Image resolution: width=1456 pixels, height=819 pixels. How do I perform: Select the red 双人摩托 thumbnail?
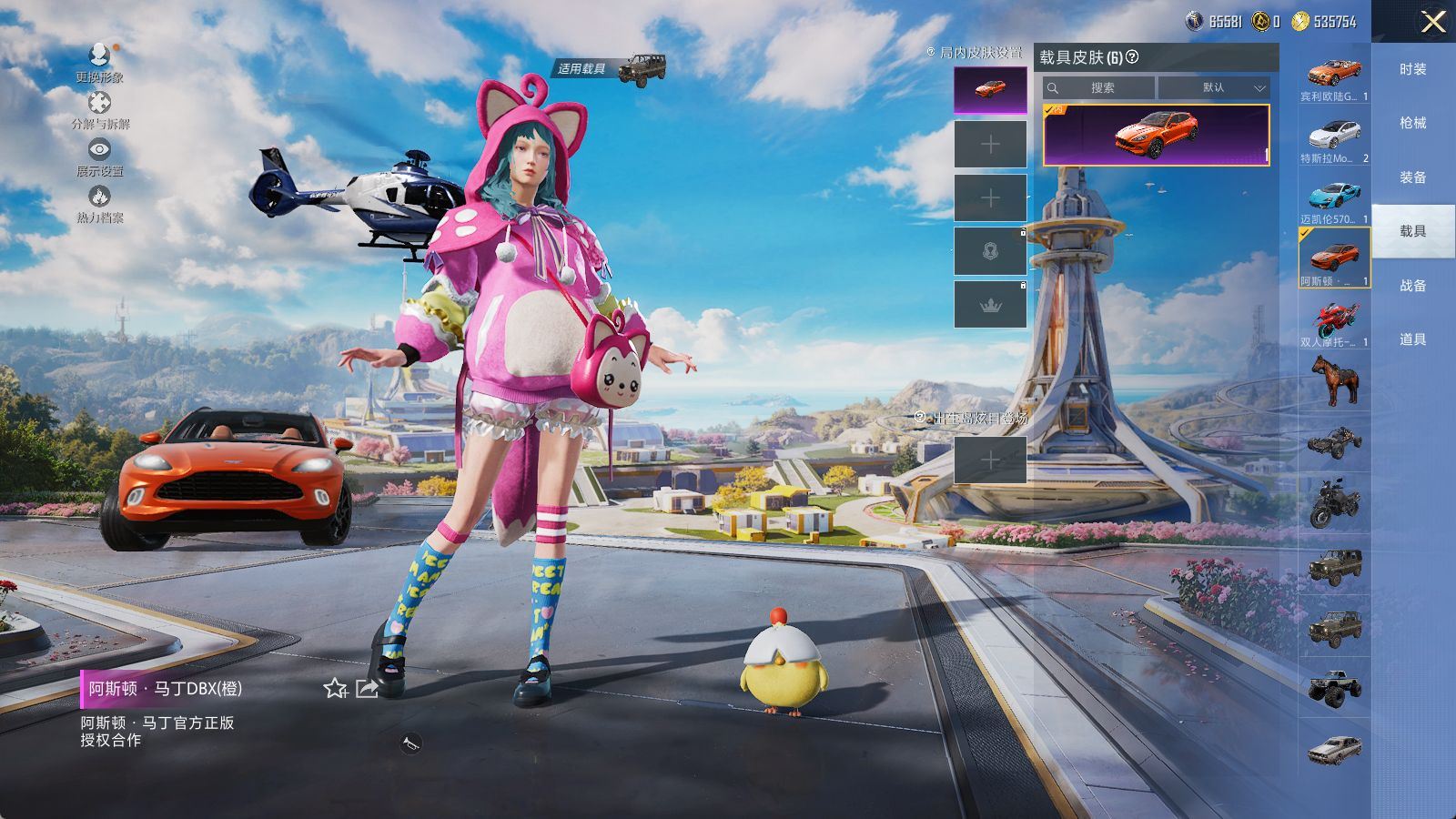[1334, 324]
